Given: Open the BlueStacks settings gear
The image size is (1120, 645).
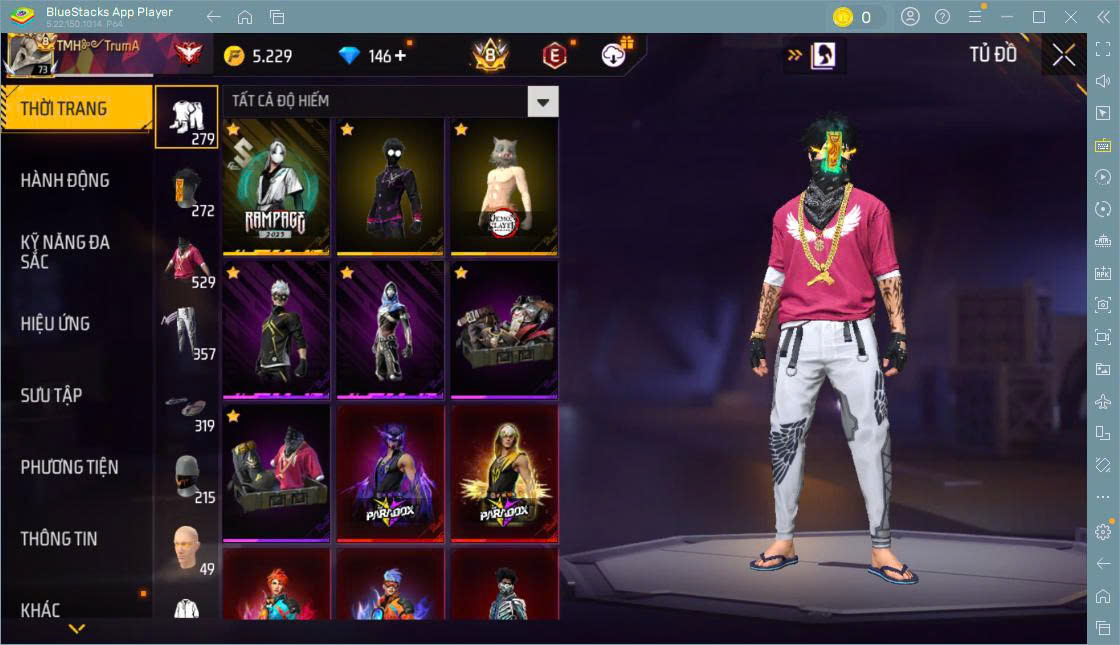Looking at the screenshot, I should (1103, 531).
